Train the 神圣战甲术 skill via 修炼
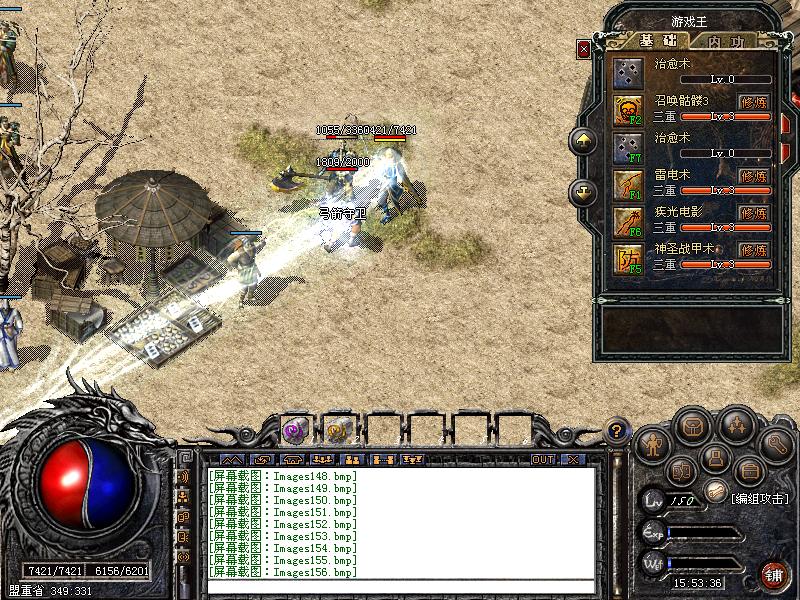 click(754, 250)
